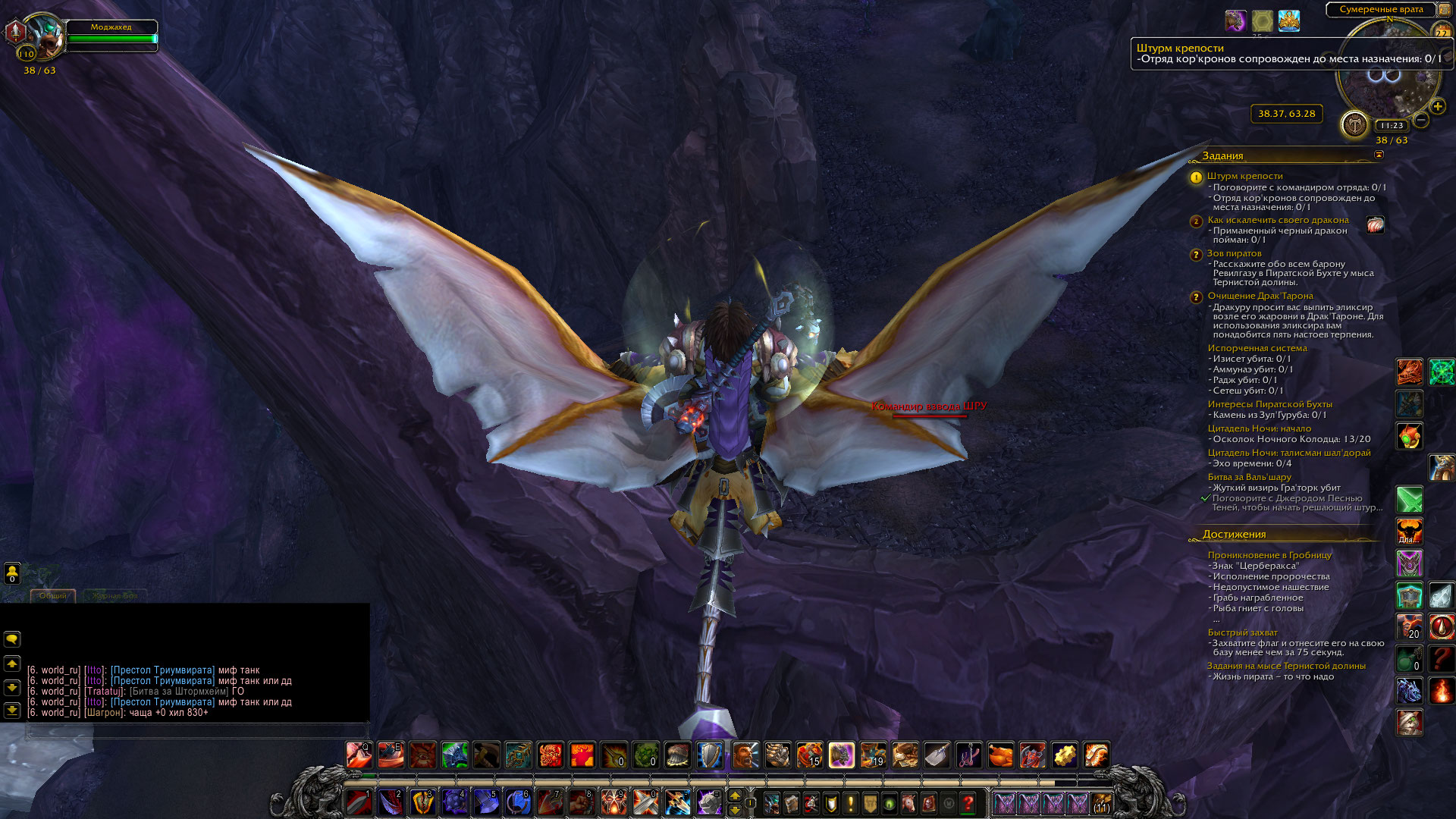Select the Общий chat tab
The image size is (1456, 819).
tap(53, 596)
